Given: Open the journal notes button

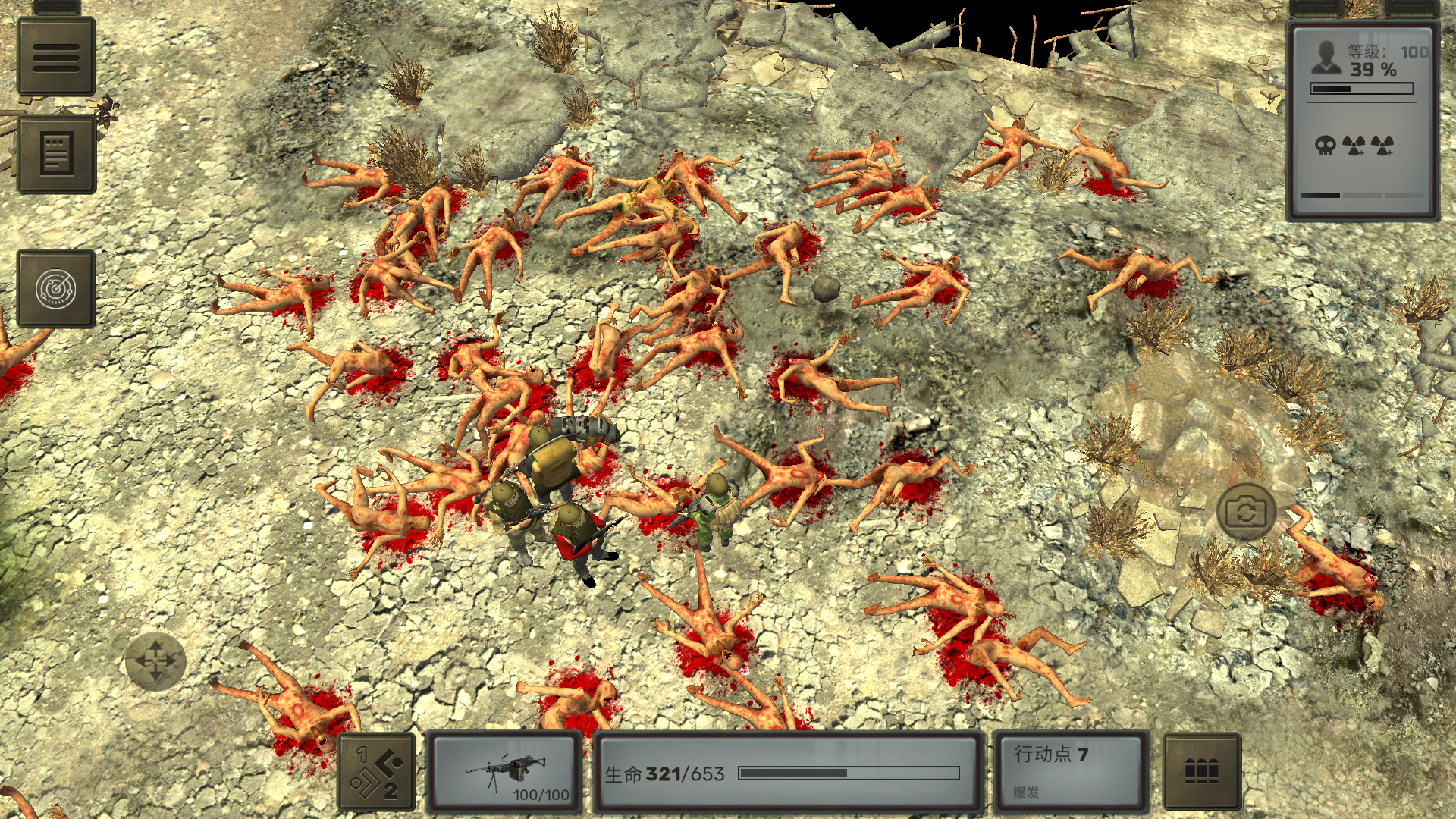Looking at the screenshot, I should click(56, 154).
